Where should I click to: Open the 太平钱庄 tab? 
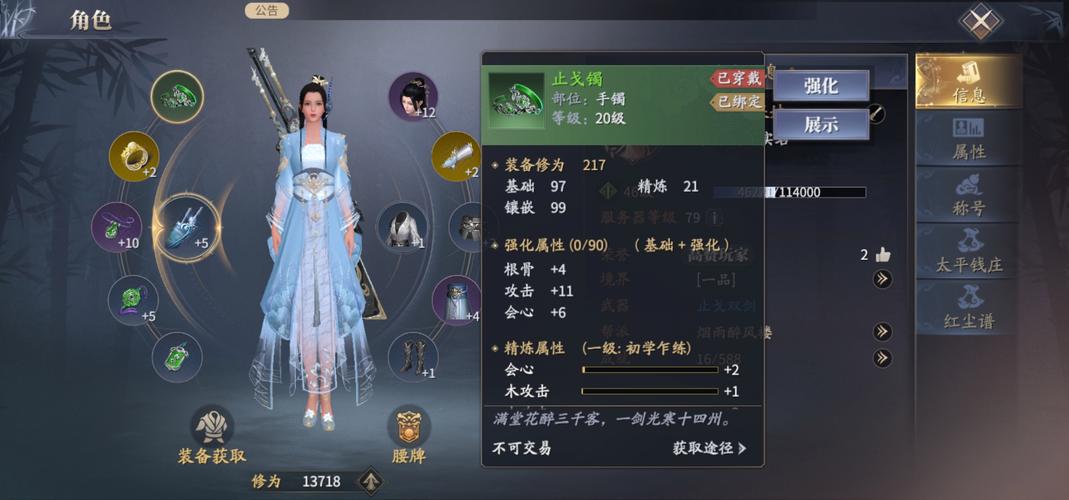point(968,251)
